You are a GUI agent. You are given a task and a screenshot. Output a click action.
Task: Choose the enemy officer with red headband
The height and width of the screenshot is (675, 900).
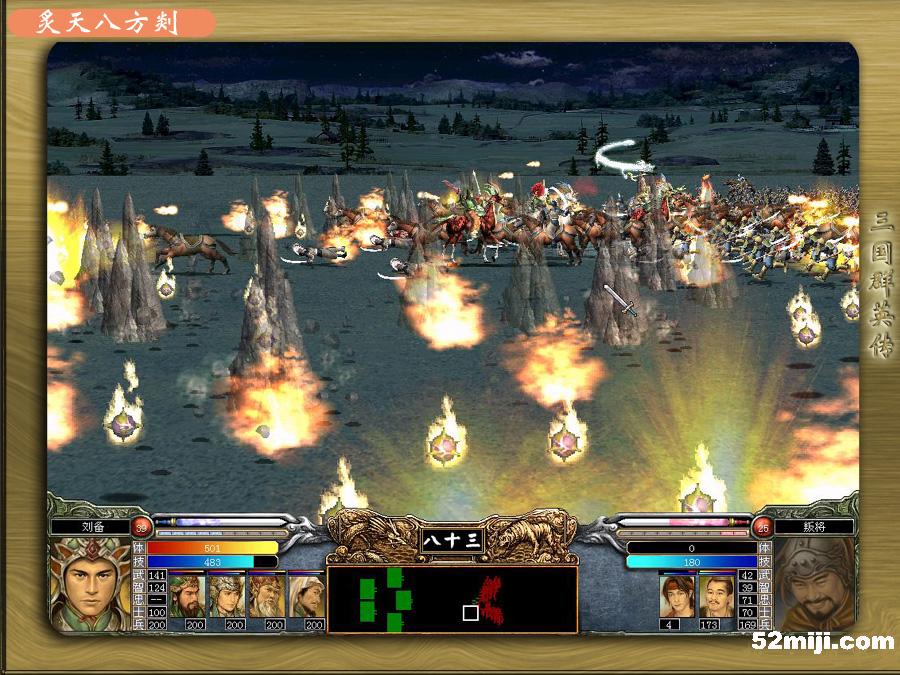(677, 596)
